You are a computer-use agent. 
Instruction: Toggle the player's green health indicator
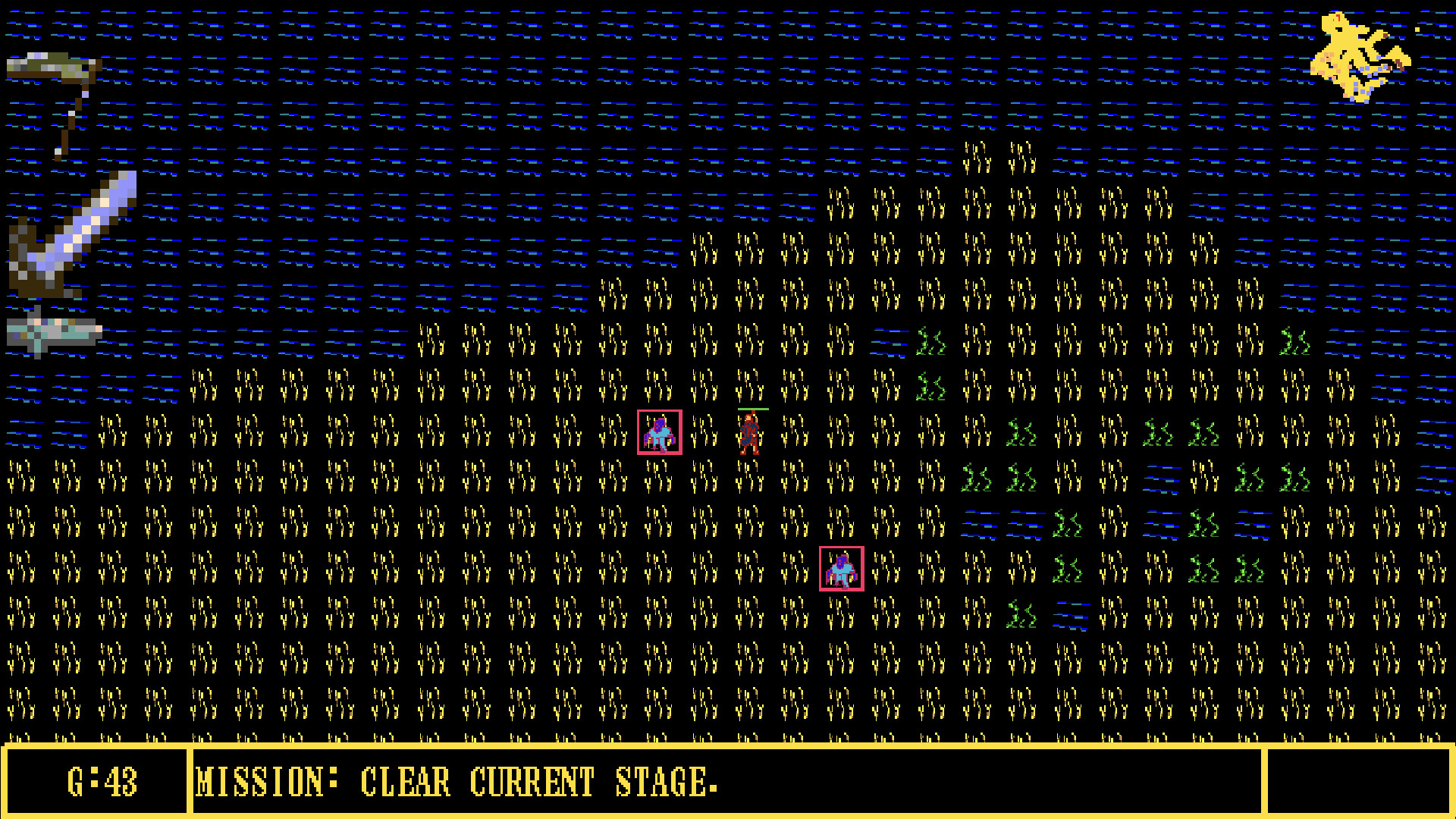click(x=752, y=408)
